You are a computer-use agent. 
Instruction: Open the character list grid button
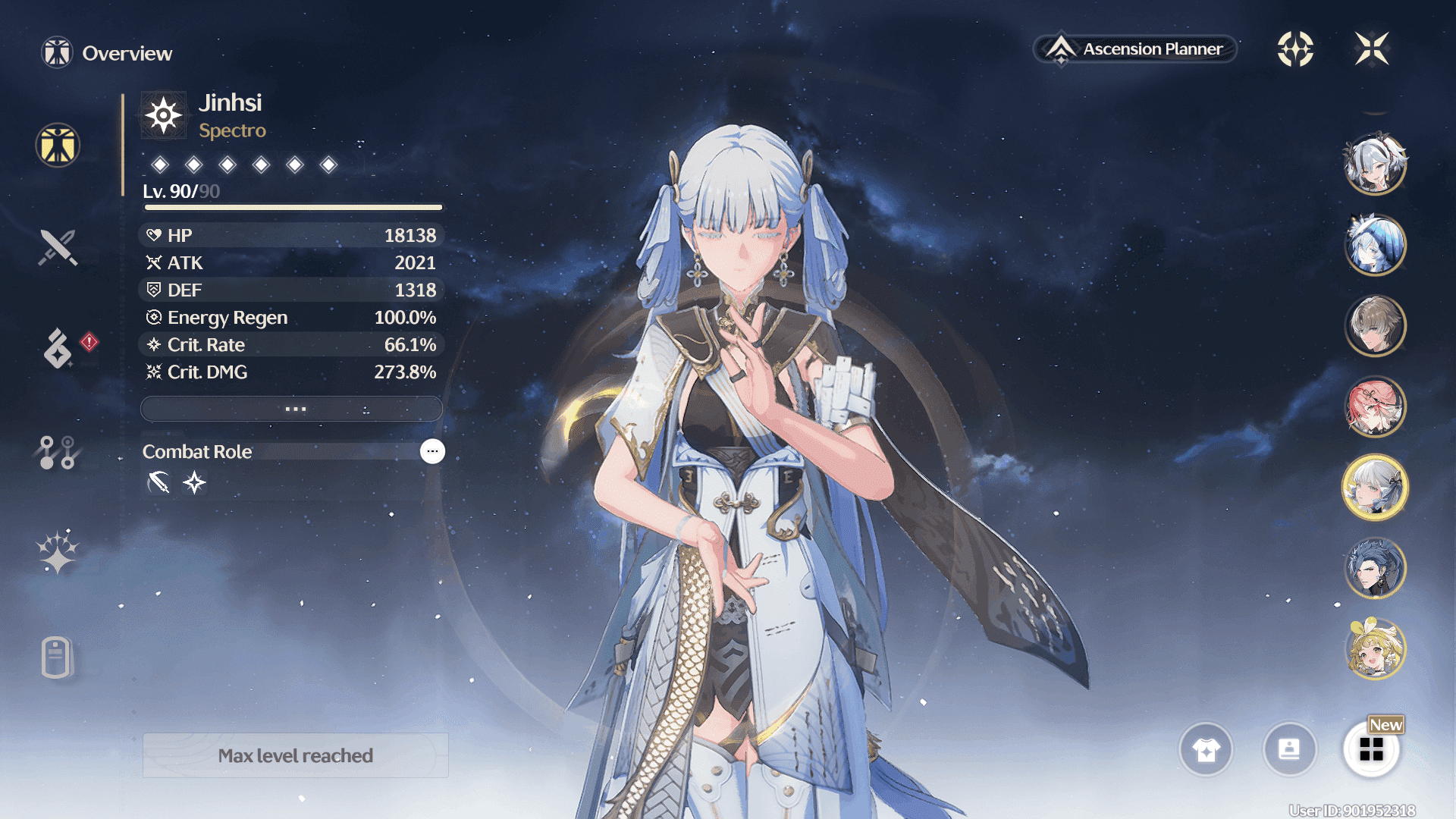(x=1371, y=749)
